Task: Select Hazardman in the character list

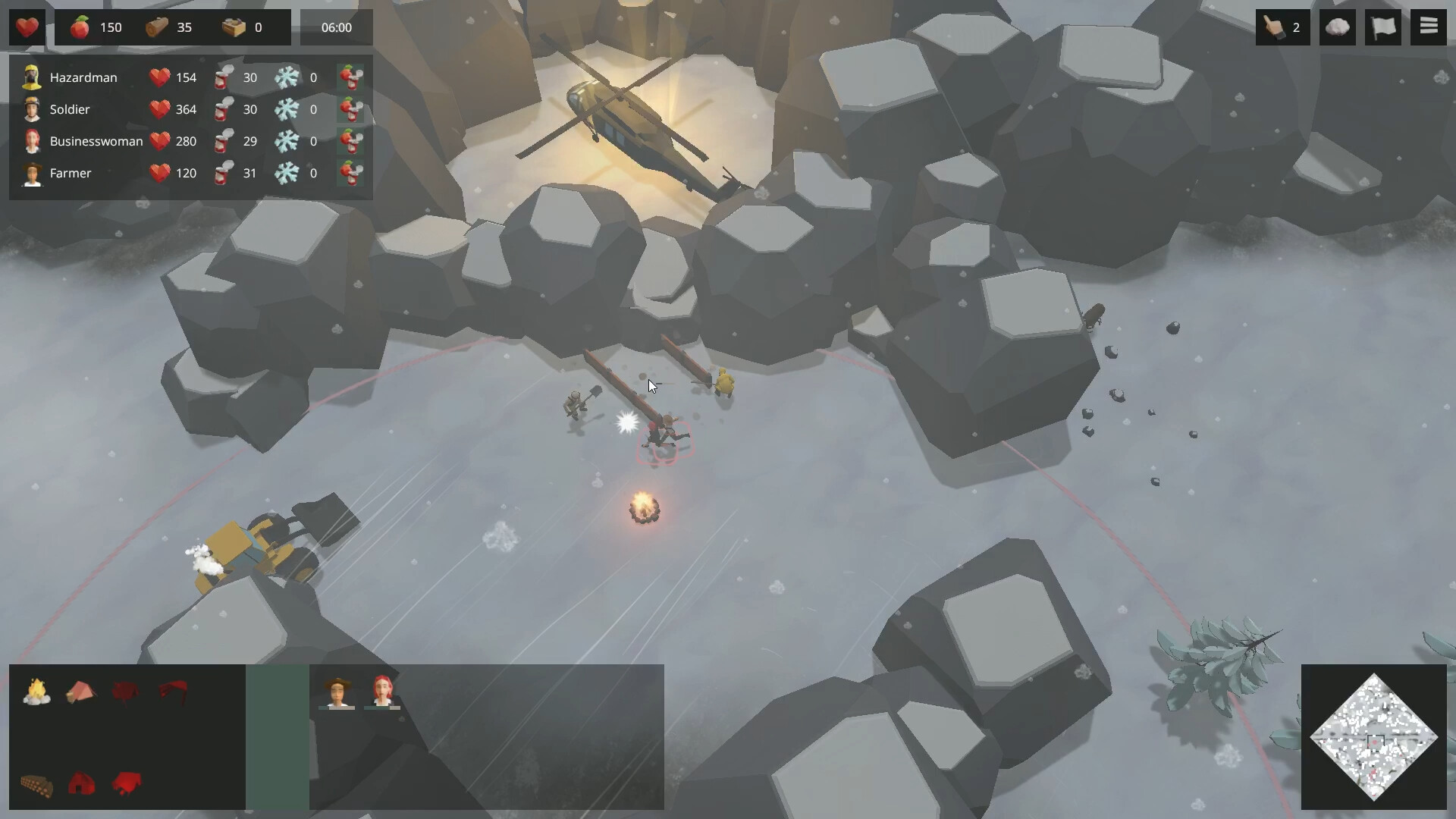Action: pyautogui.click(x=83, y=77)
